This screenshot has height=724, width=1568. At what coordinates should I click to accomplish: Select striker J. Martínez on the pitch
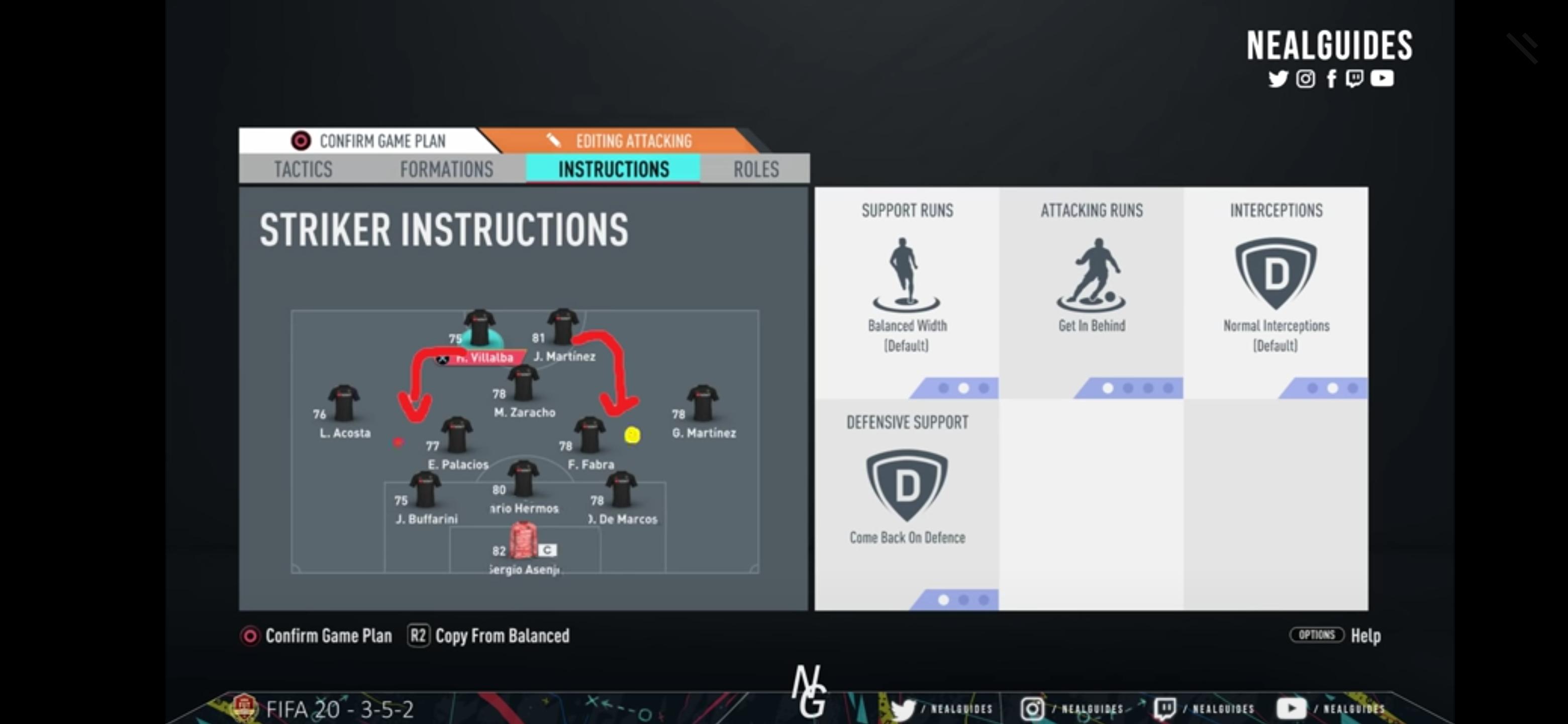(562, 329)
